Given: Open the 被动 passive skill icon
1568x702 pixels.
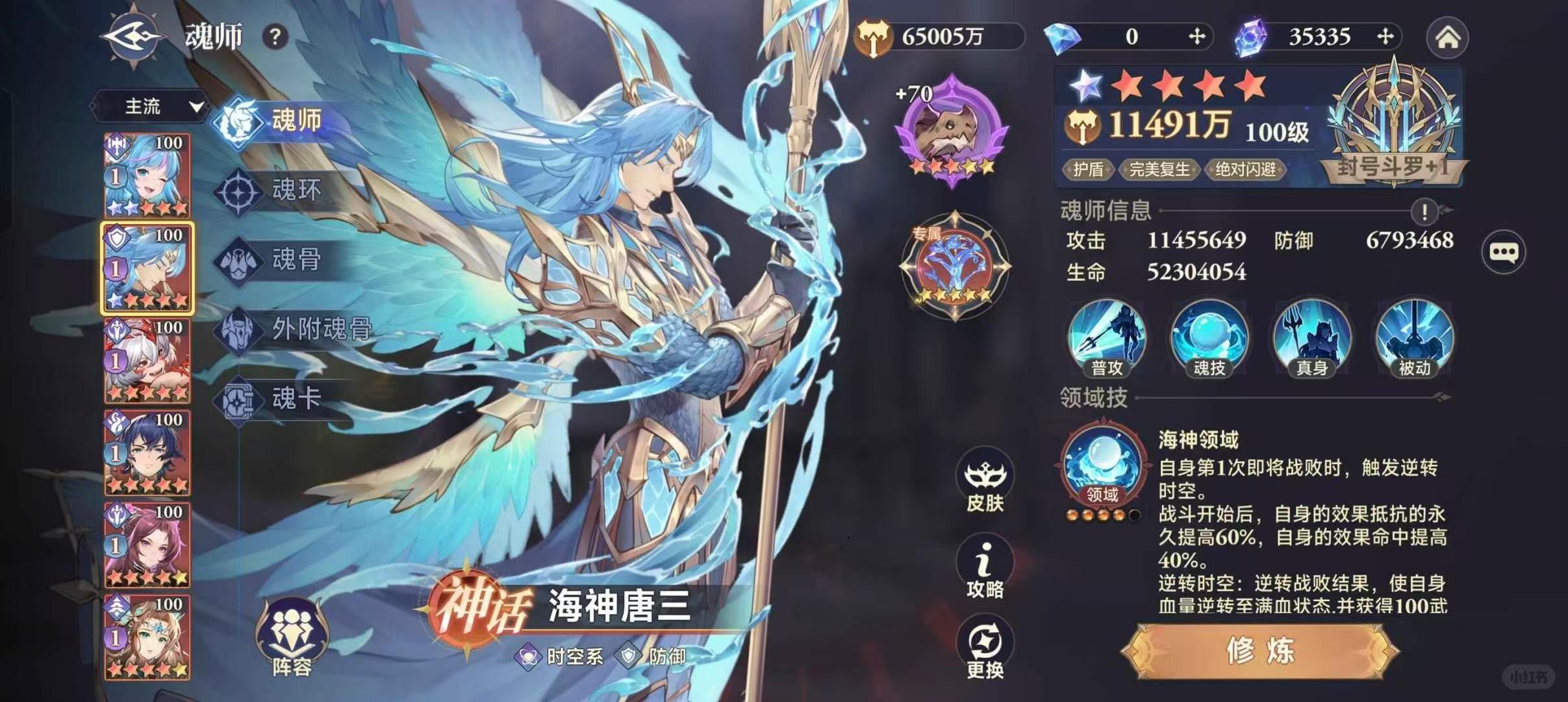Looking at the screenshot, I should pos(1414,338).
